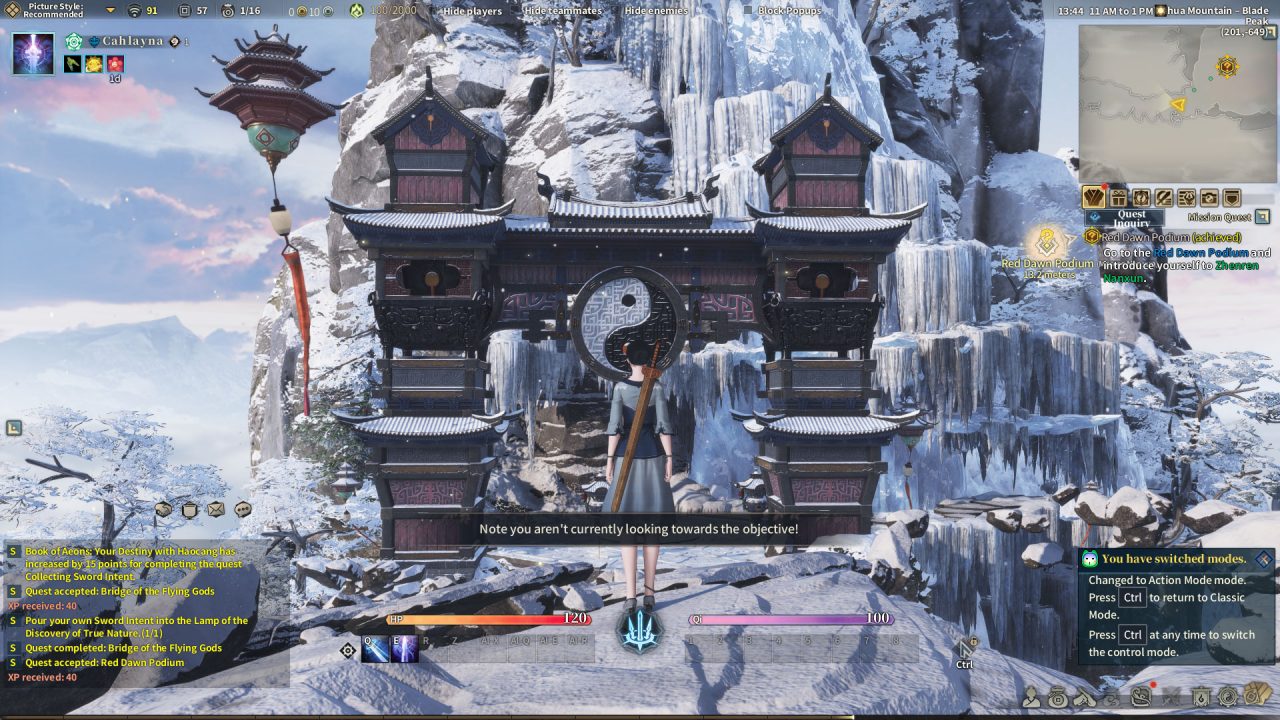Select the card deck icon at the far bottom-right
1280x720 pixels.
(x=1254, y=696)
